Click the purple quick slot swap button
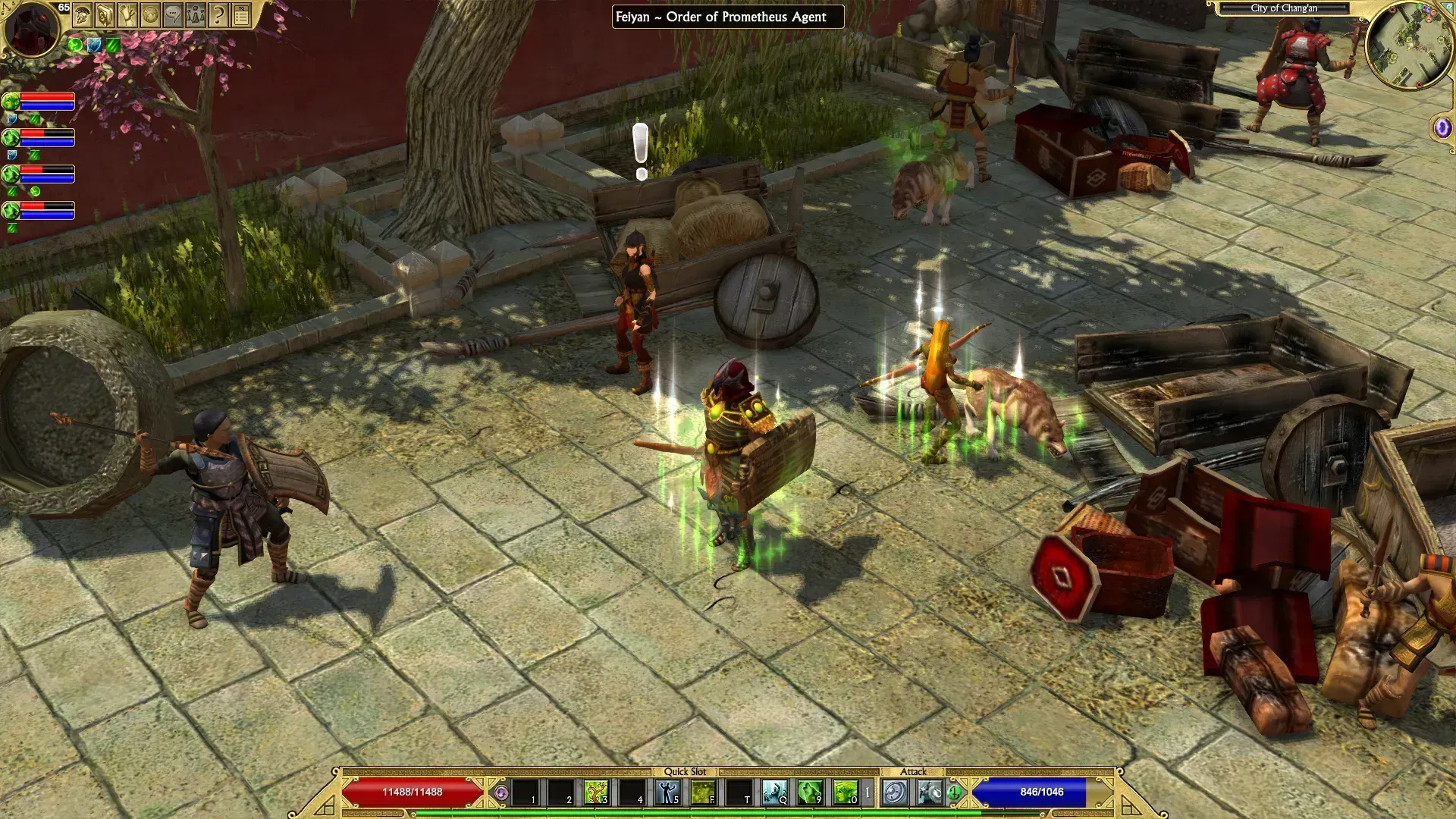This screenshot has height=819, width=1456. [x=500, y=793]
